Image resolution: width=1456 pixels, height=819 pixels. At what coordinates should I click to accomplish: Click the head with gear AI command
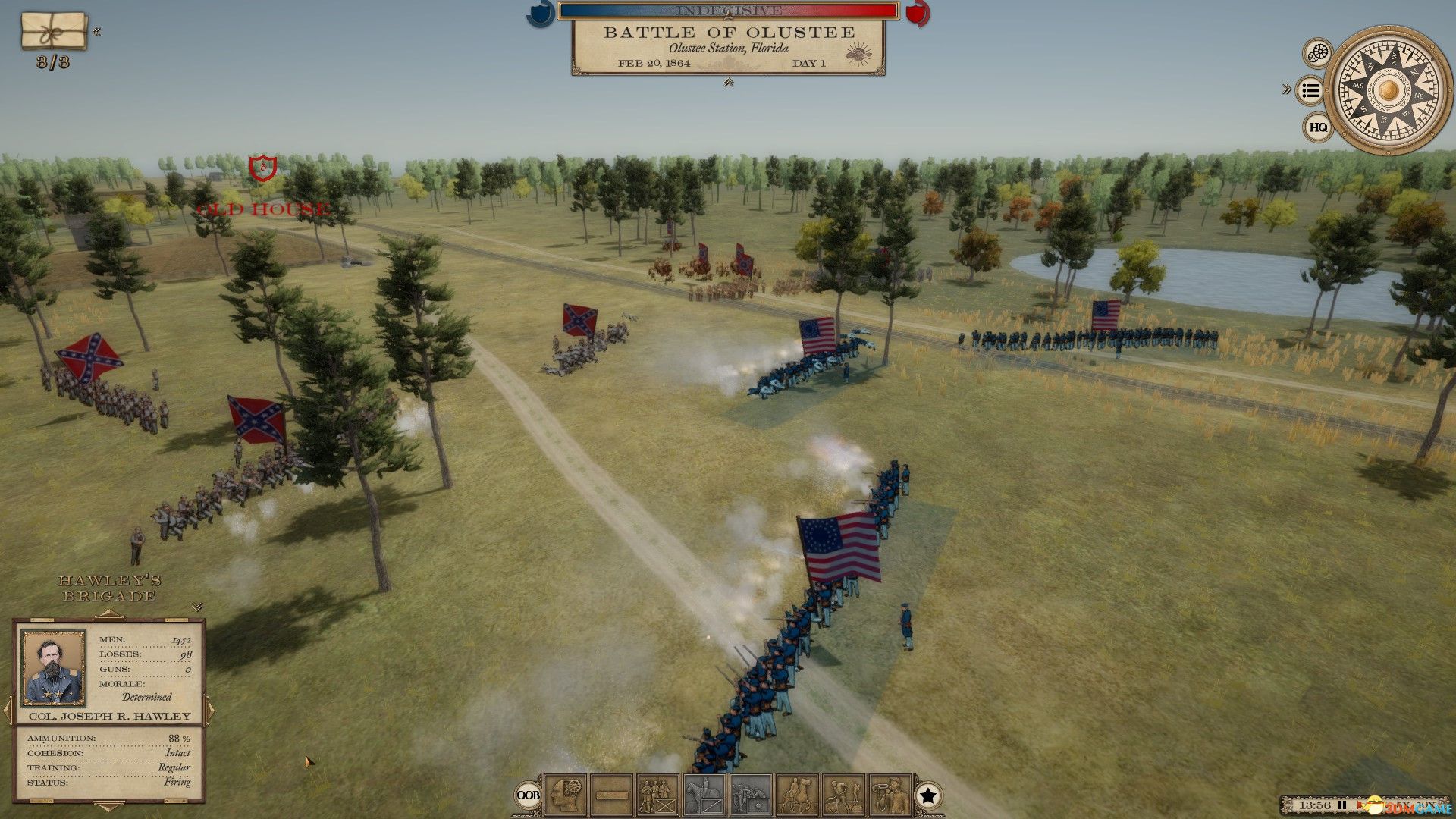(565, 795)
